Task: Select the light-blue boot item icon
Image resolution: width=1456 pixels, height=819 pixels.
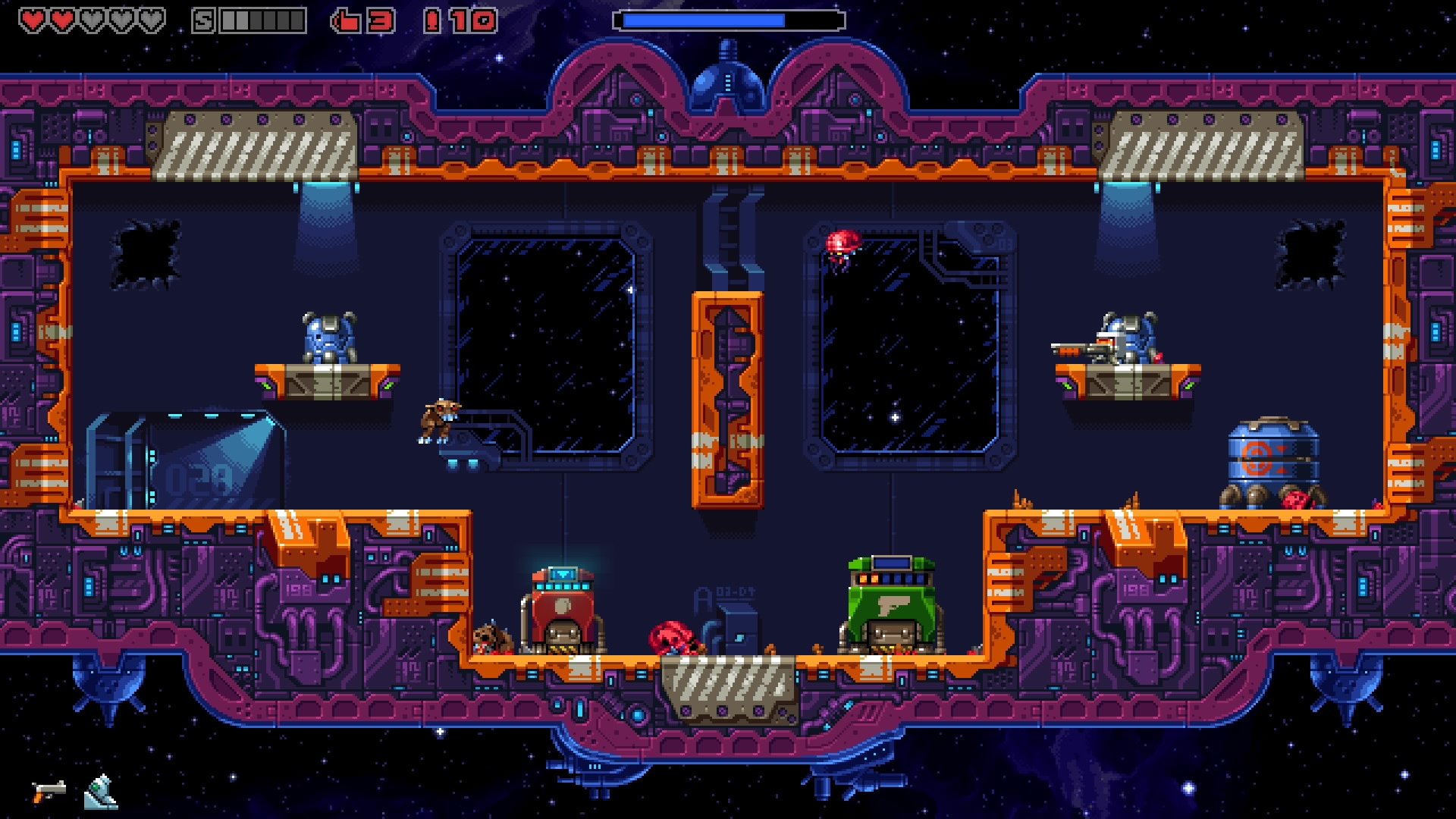Action: point(101,792)
